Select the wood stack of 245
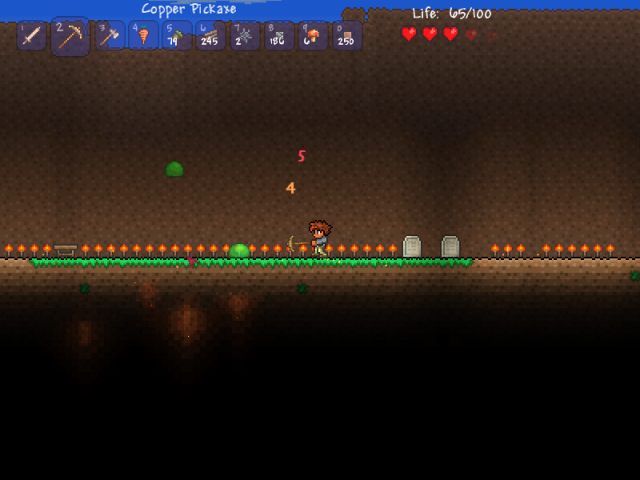Viewport: 640px width, 480px height. [x=211, y=36]
